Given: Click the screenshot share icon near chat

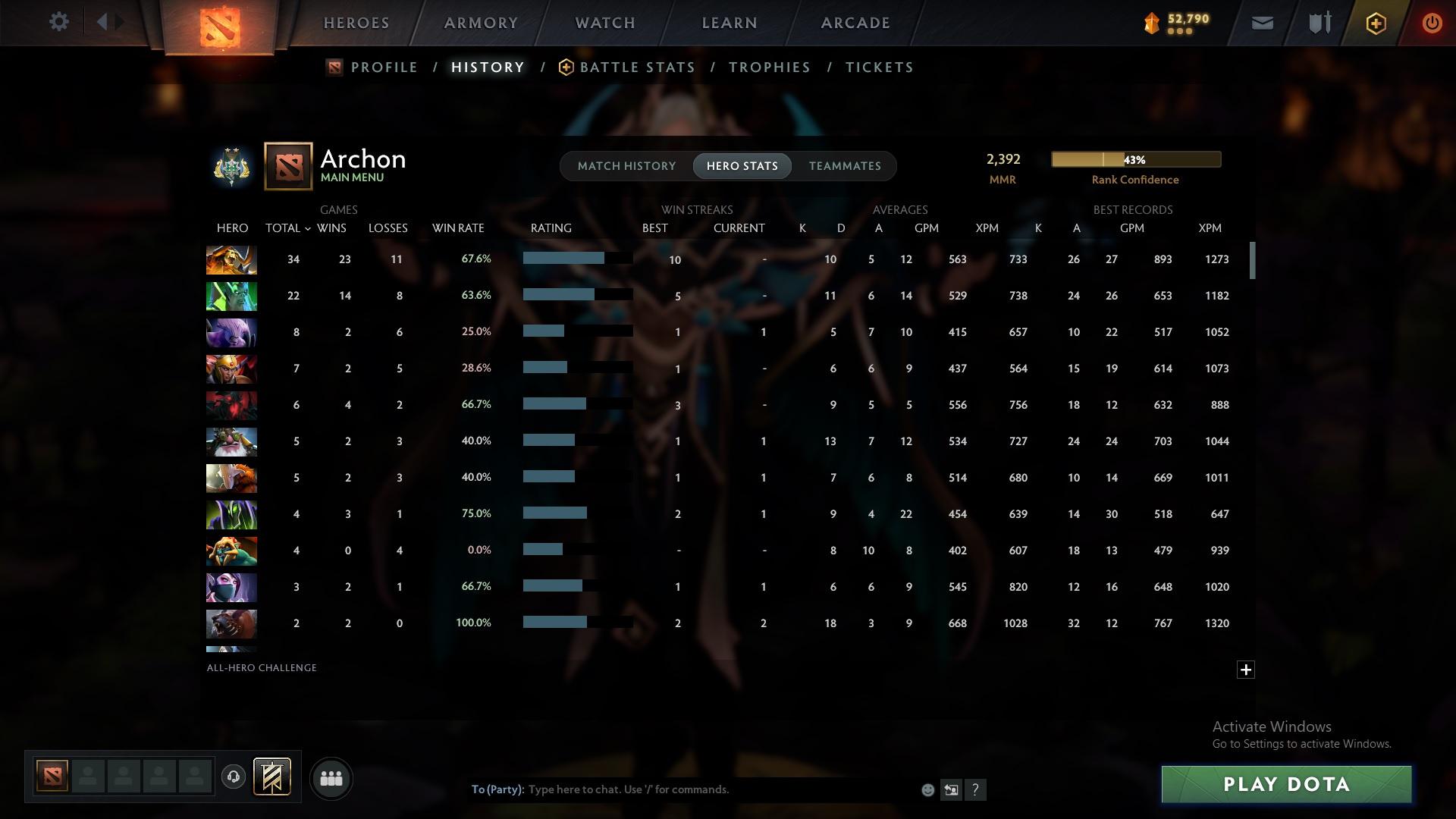Looking at the screenshot, I should 951,789.
